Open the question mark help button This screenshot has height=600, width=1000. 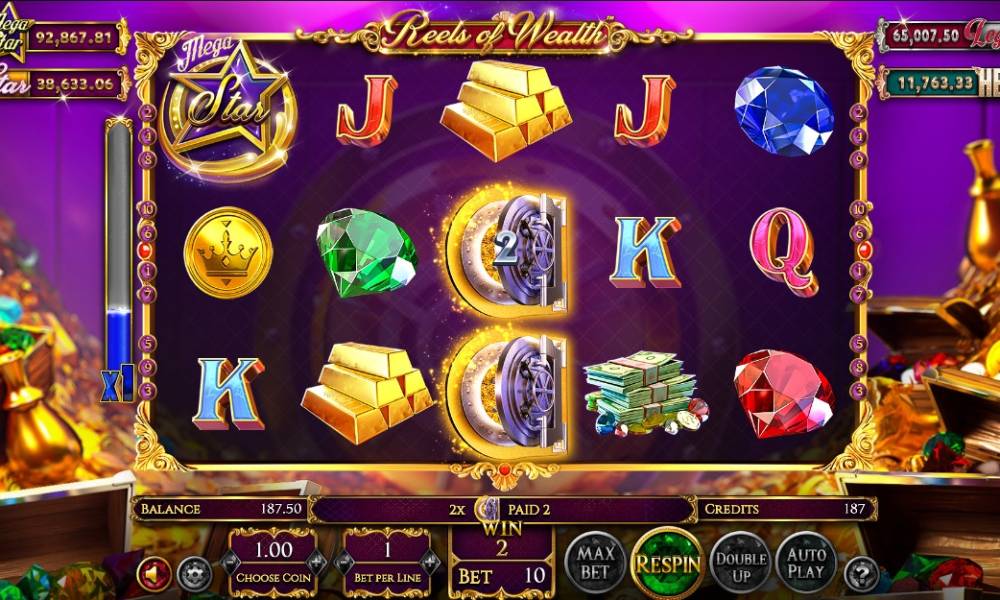click(861, 574)
